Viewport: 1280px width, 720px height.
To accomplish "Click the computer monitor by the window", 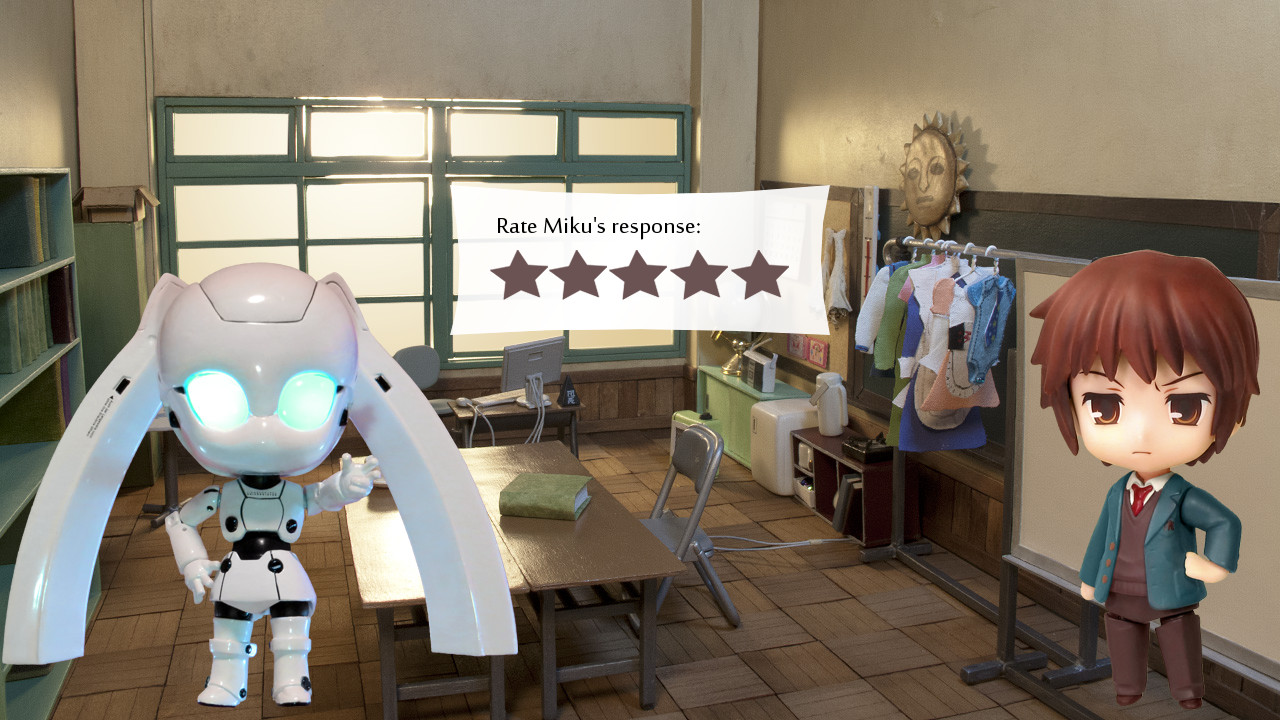I will [535, 365].
